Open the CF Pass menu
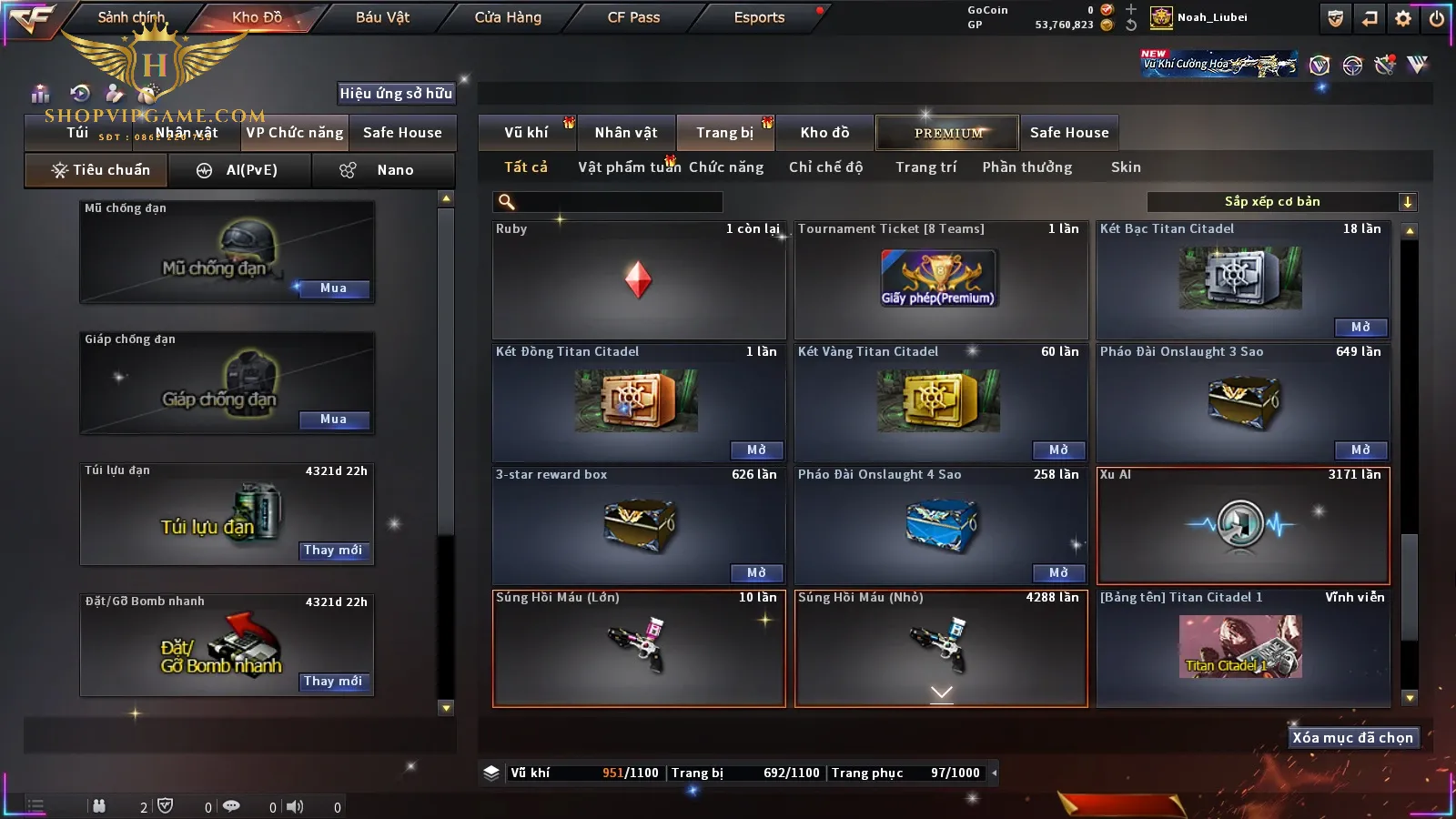The height and width of the screenshot is (819, 1456). 633,17
